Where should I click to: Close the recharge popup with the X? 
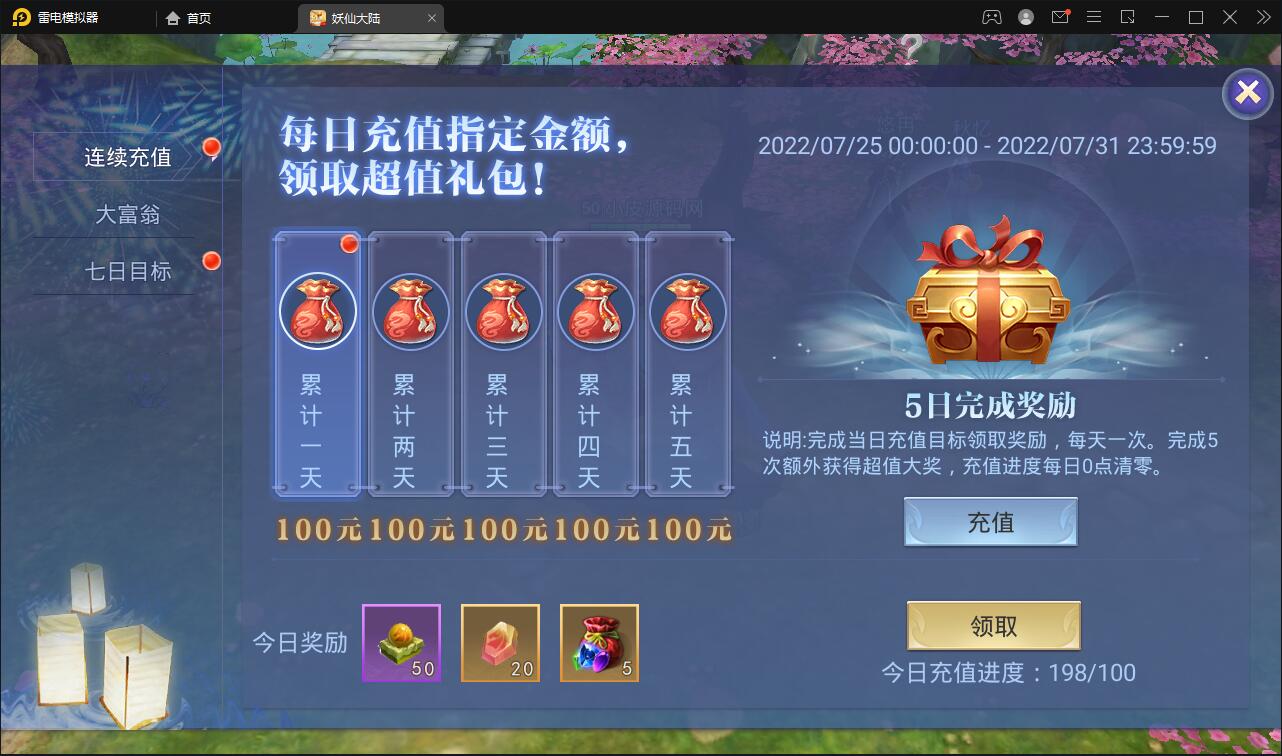1246,92
